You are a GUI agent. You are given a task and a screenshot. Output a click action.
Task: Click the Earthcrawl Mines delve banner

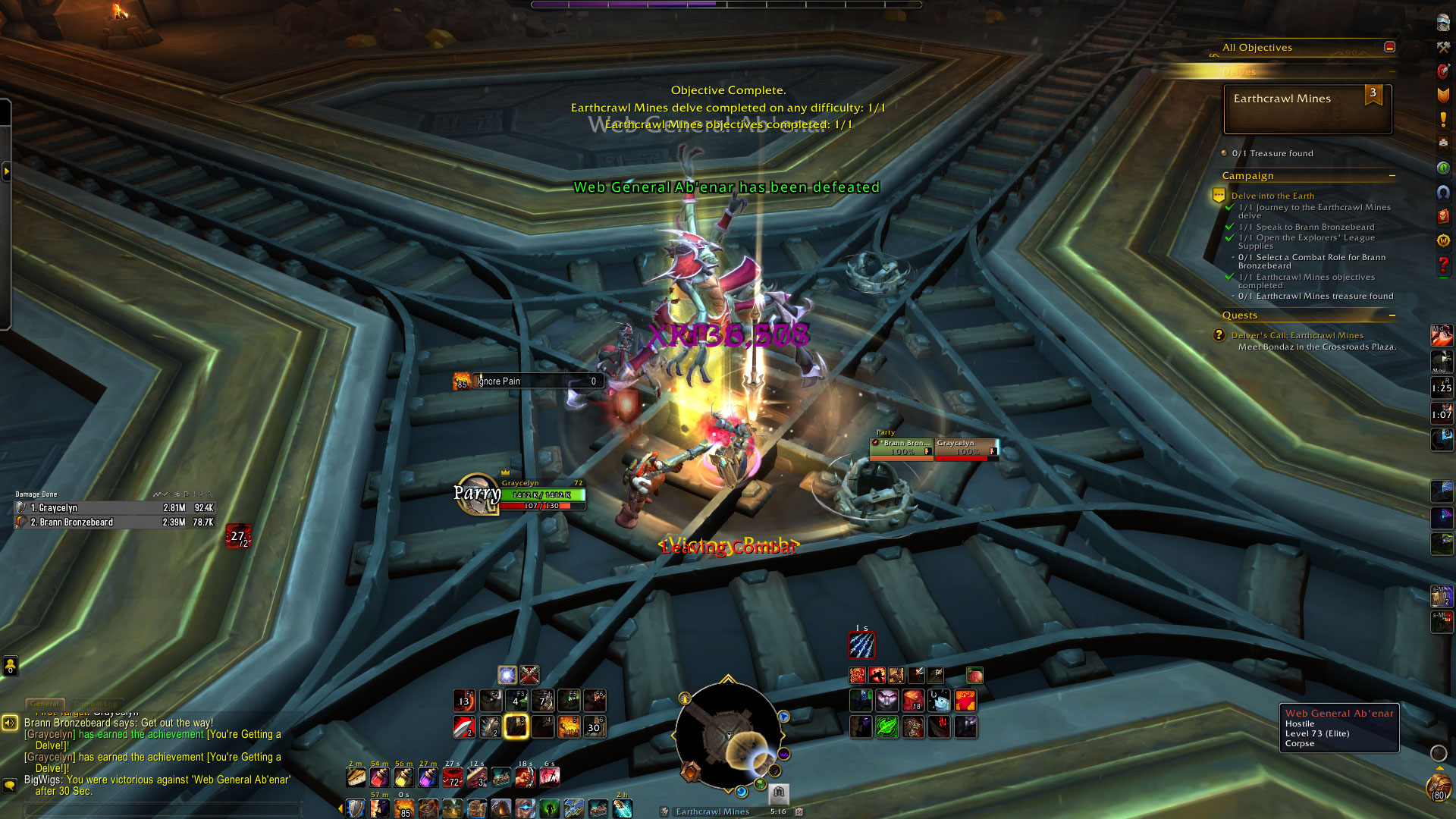(1307, 109)
